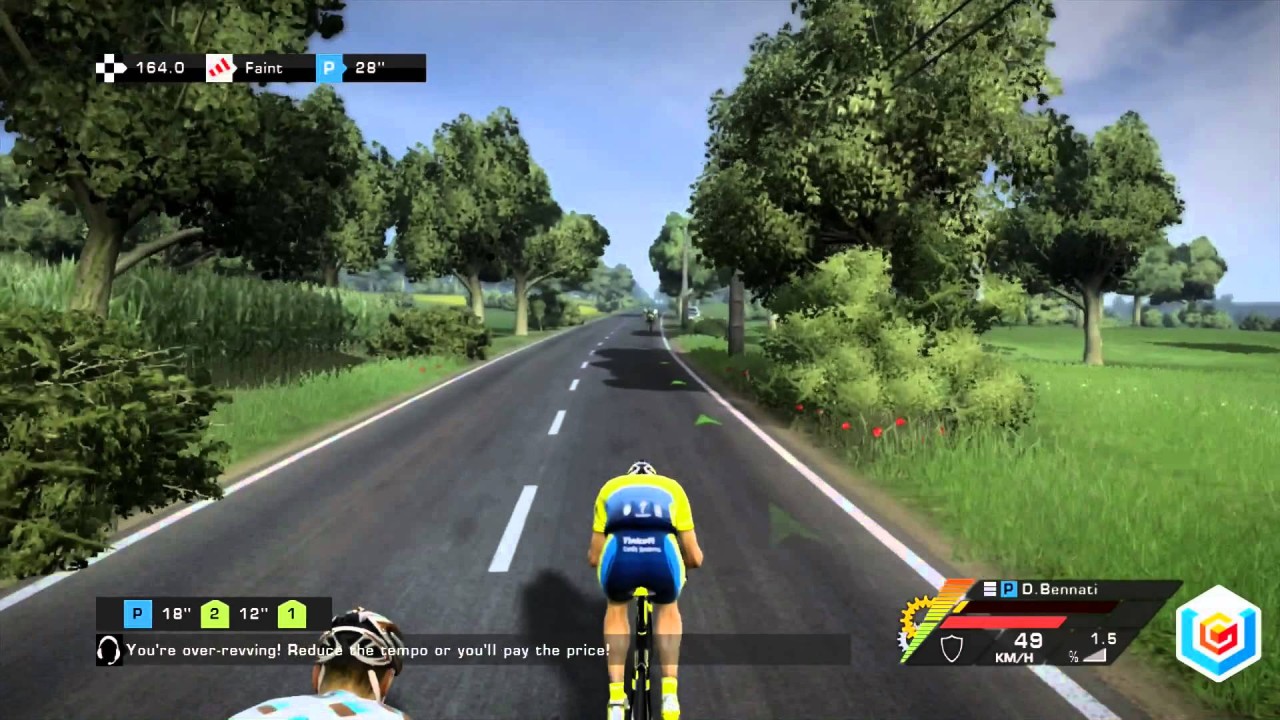The image size is (1280, 720).
Task: Click the slope gradient triangle icon
Action: pos(1096,656)
